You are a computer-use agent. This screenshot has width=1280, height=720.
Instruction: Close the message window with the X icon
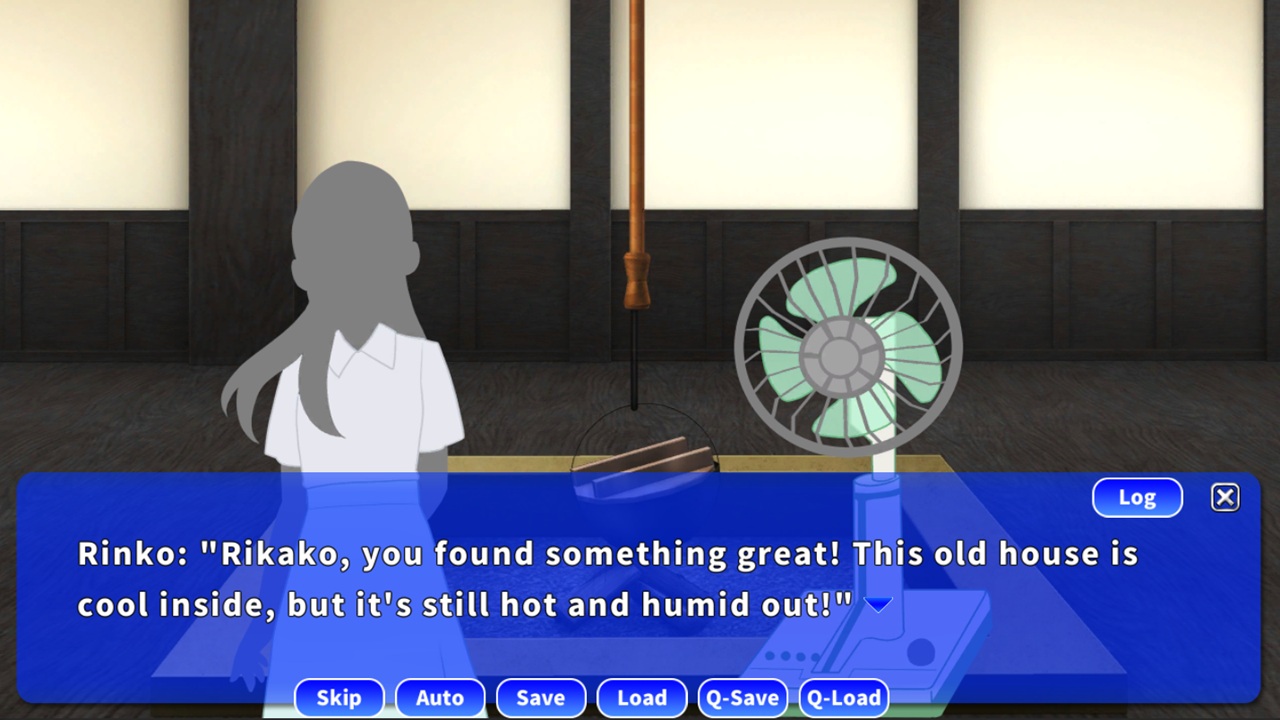coord(1225,497)
